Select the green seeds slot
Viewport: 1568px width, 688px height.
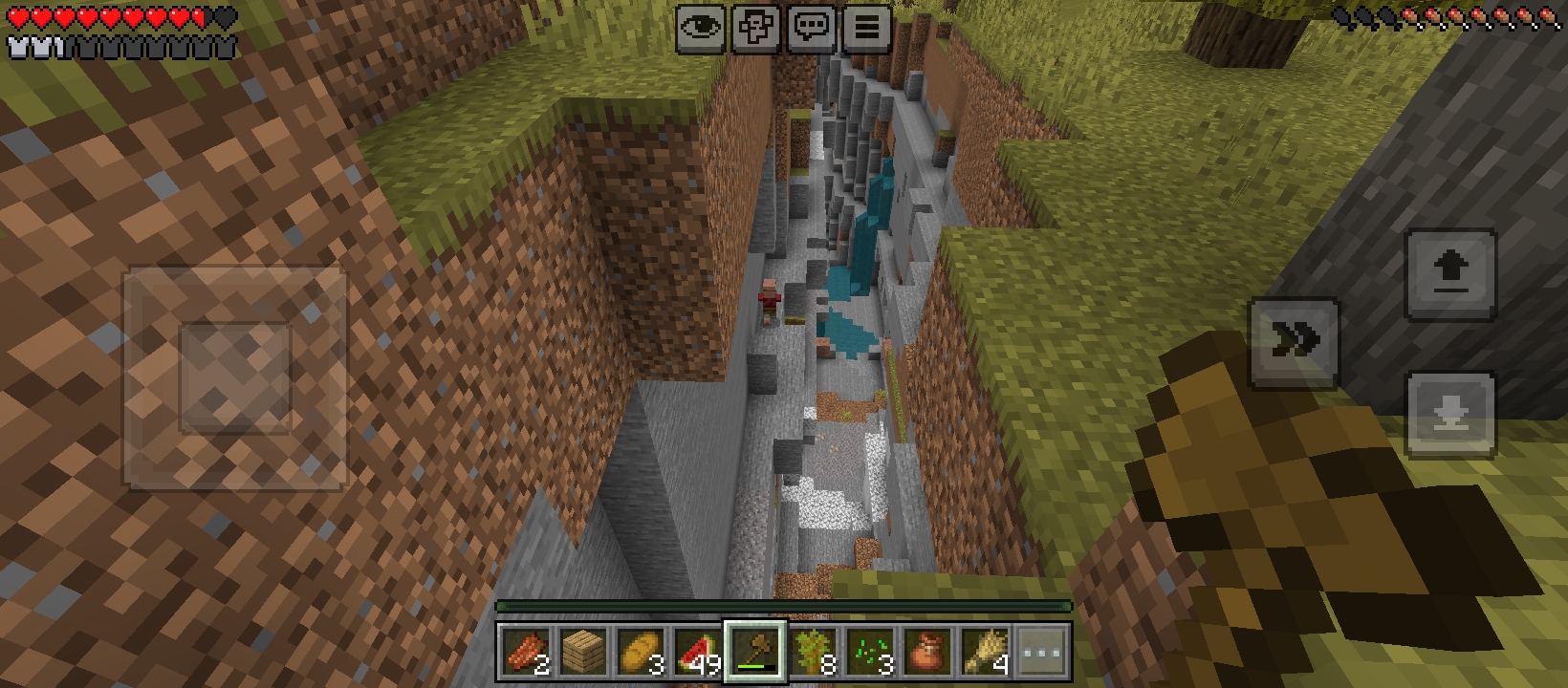pos(870,653)
